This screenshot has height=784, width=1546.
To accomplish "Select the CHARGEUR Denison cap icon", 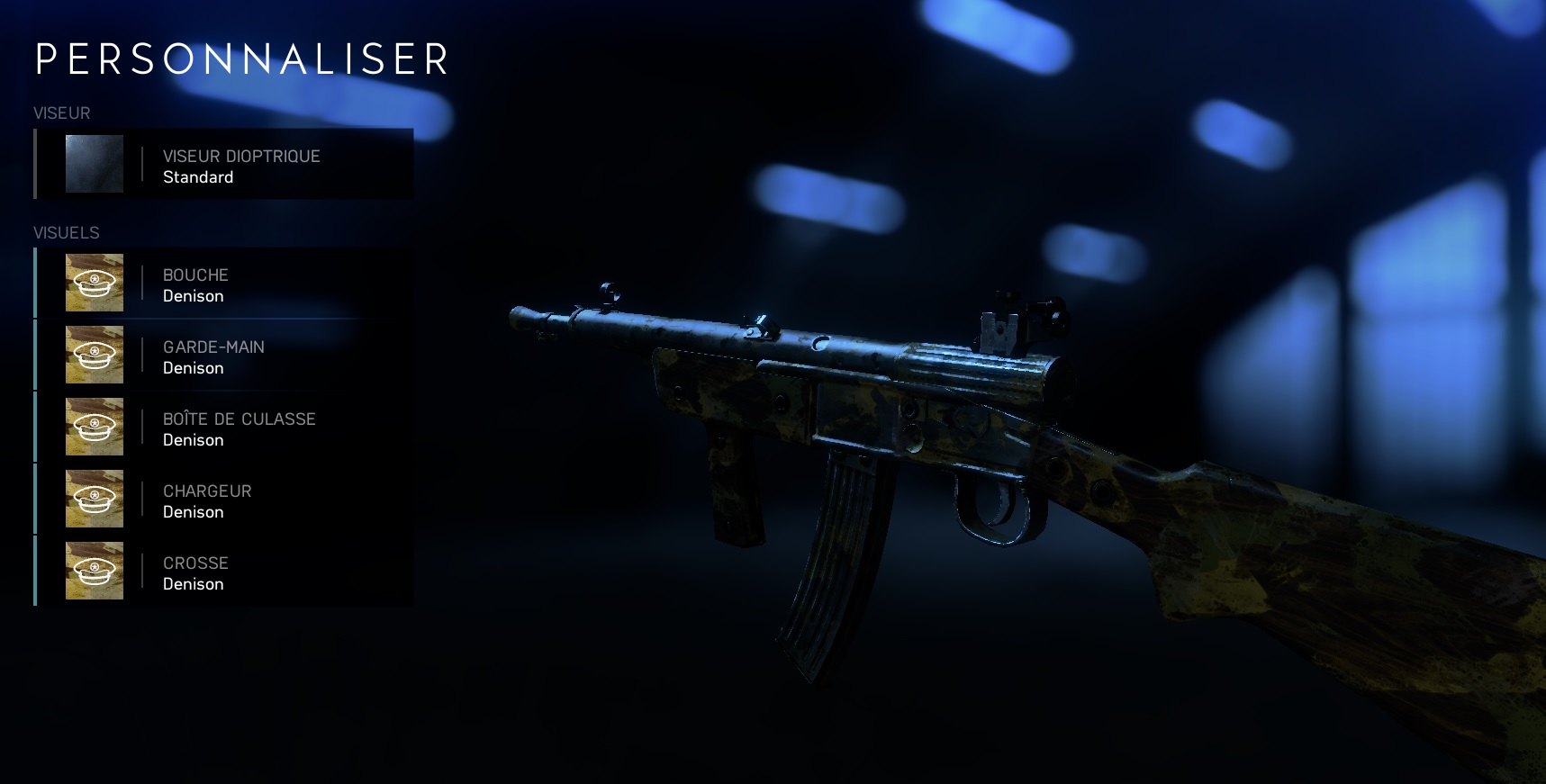I will (x=94, y=498).
